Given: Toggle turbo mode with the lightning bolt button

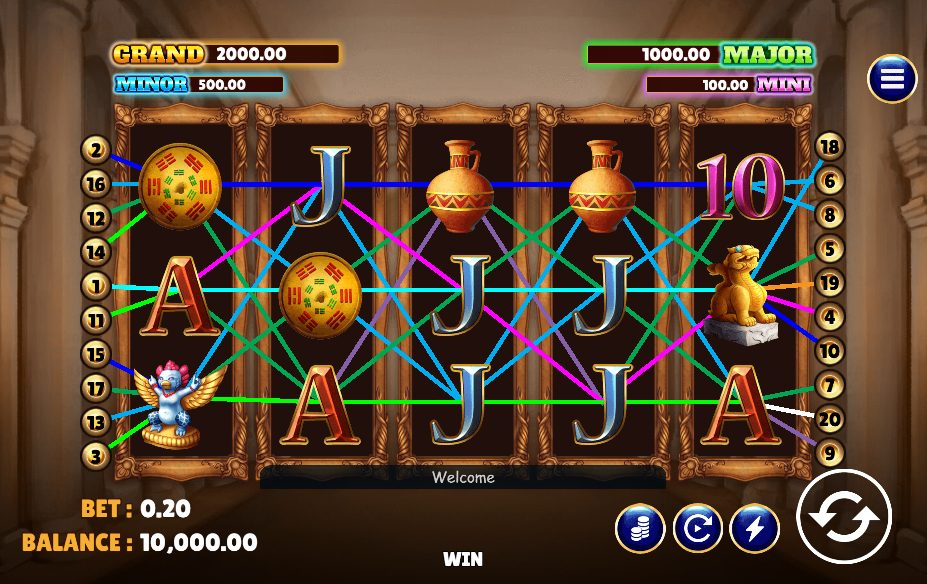Looking at the screenshot, I should pos(755,528).
